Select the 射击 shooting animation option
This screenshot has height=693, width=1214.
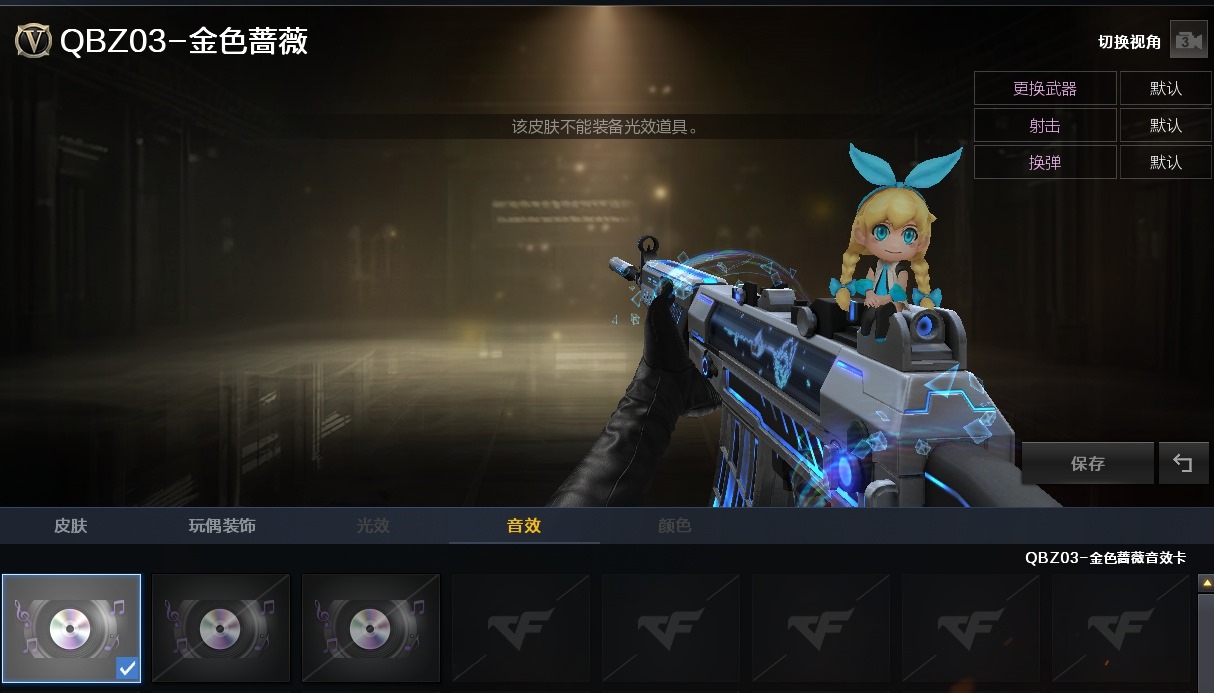click(1045, 126)
